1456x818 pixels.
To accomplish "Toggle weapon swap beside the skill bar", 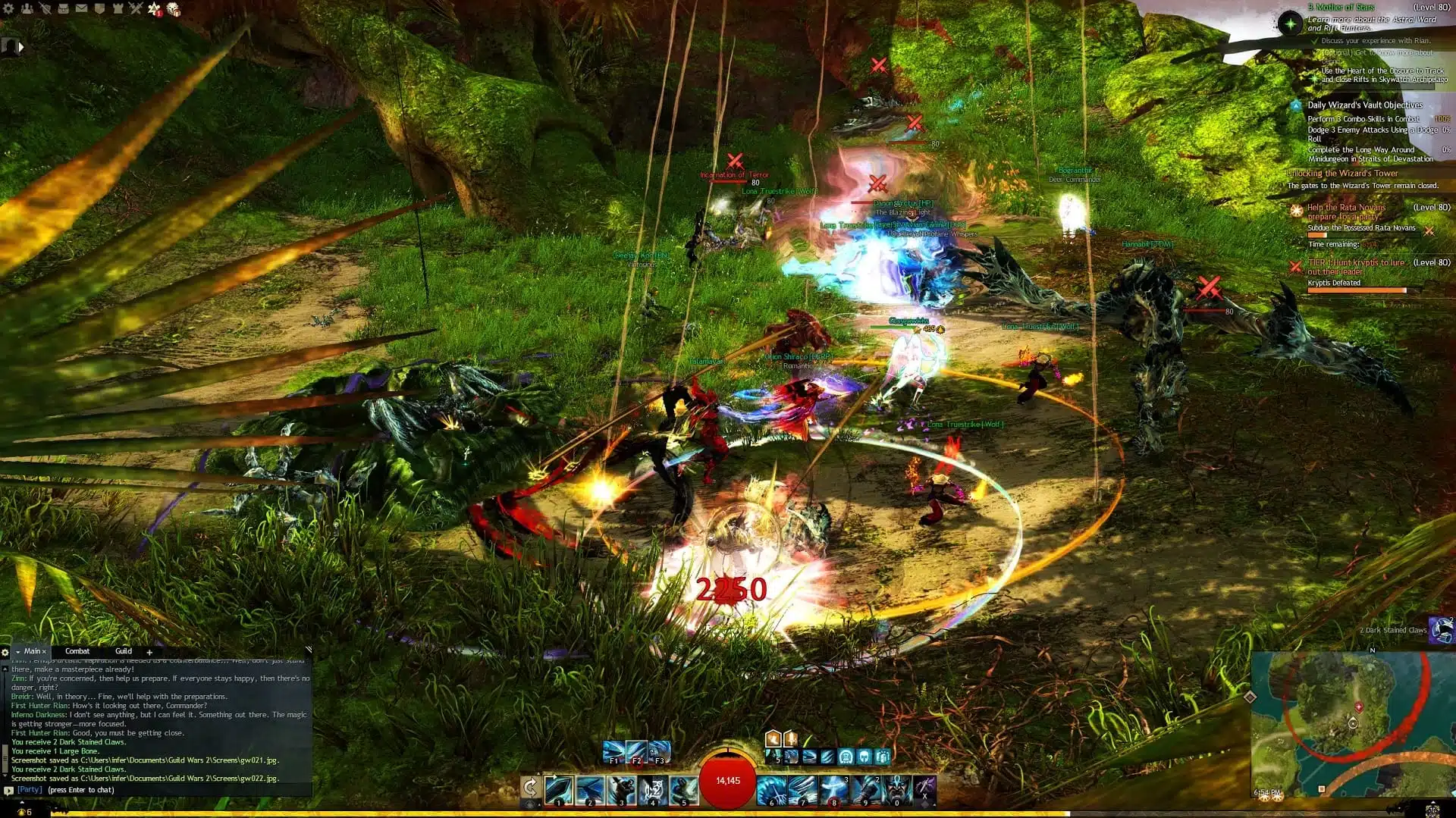I will 530,787.
